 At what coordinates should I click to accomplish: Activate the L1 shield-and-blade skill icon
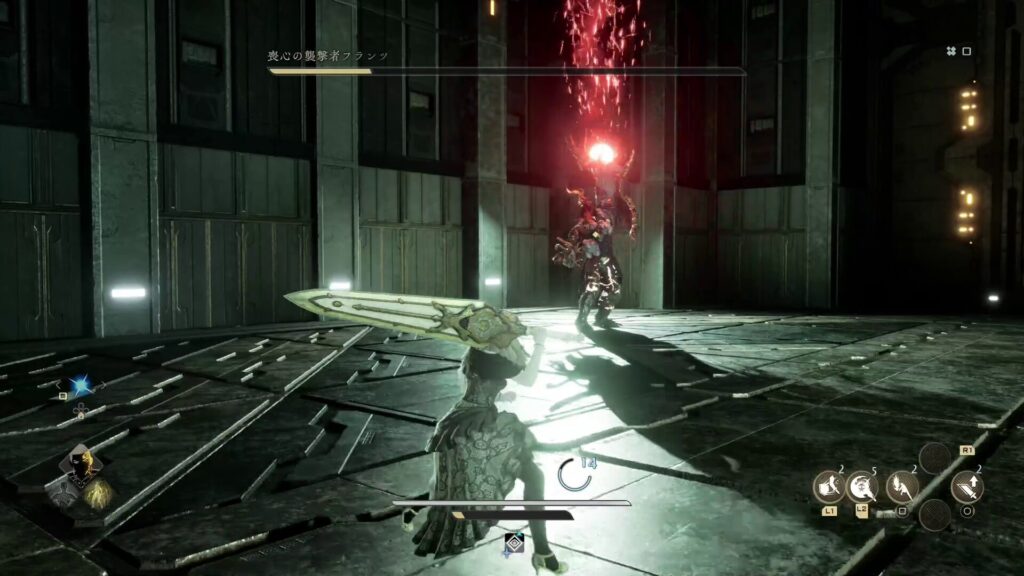coord(828,487)
